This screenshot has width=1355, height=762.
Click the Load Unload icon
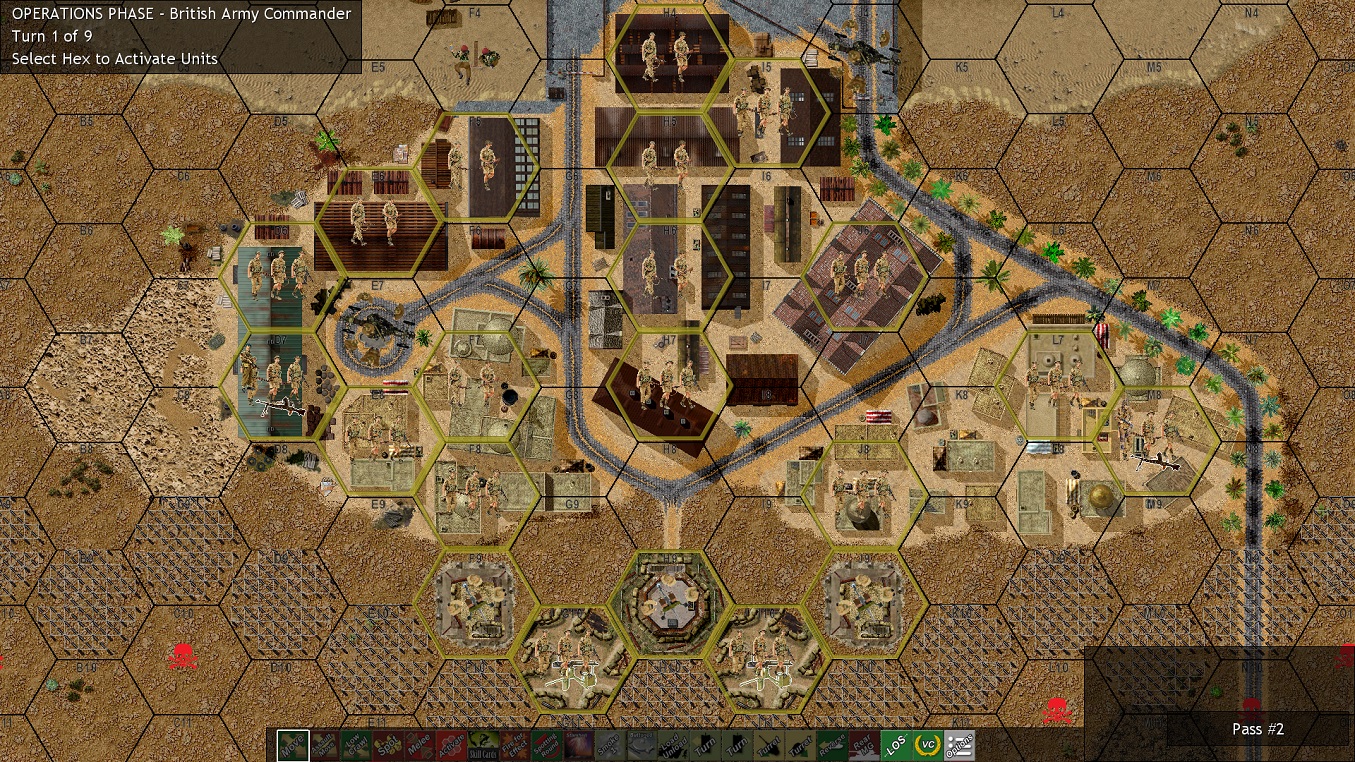[x=676, y=745]
